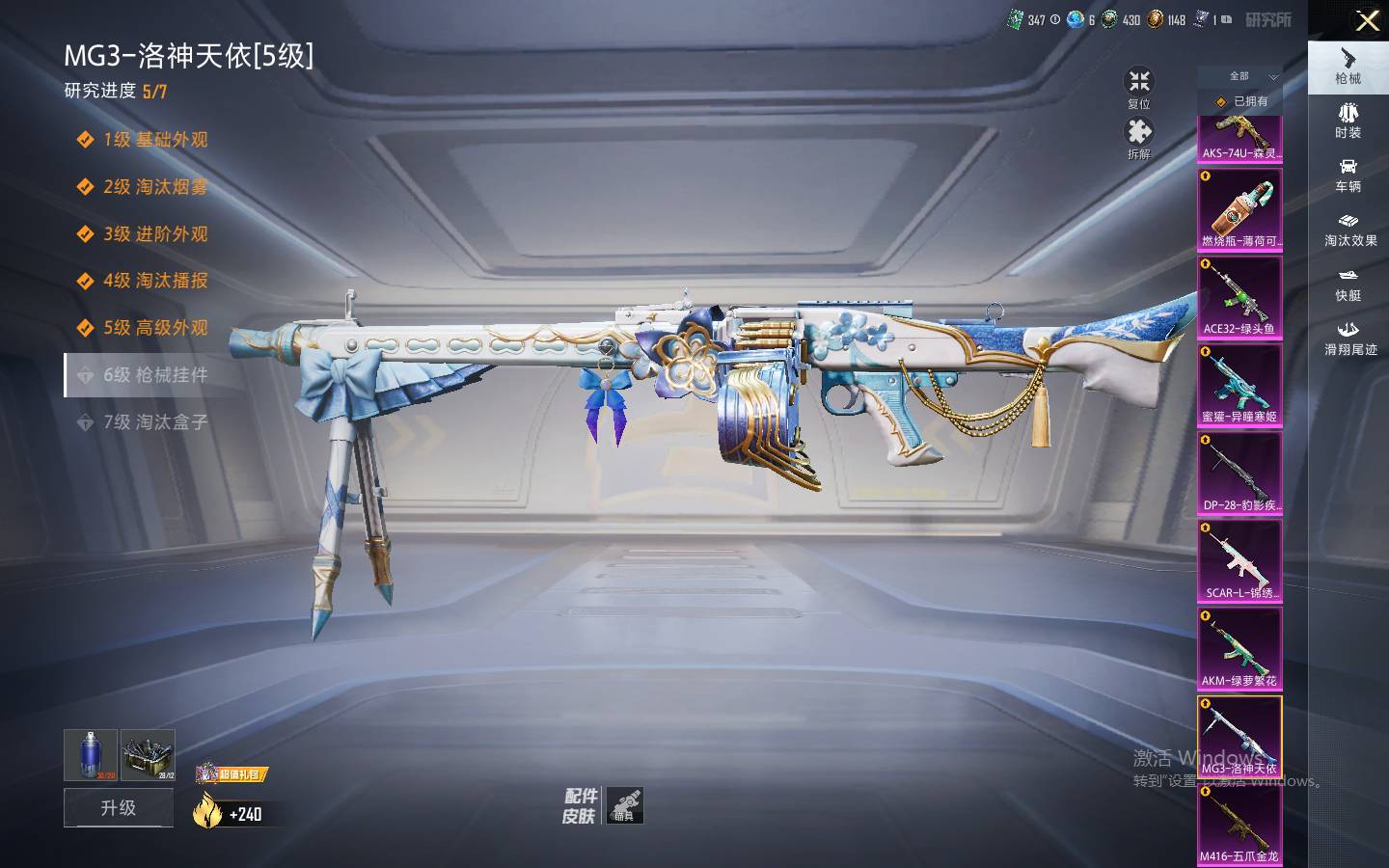View level 5 高级外观 stage
This screenshot has width=1389, height=868.
(155, 328)
